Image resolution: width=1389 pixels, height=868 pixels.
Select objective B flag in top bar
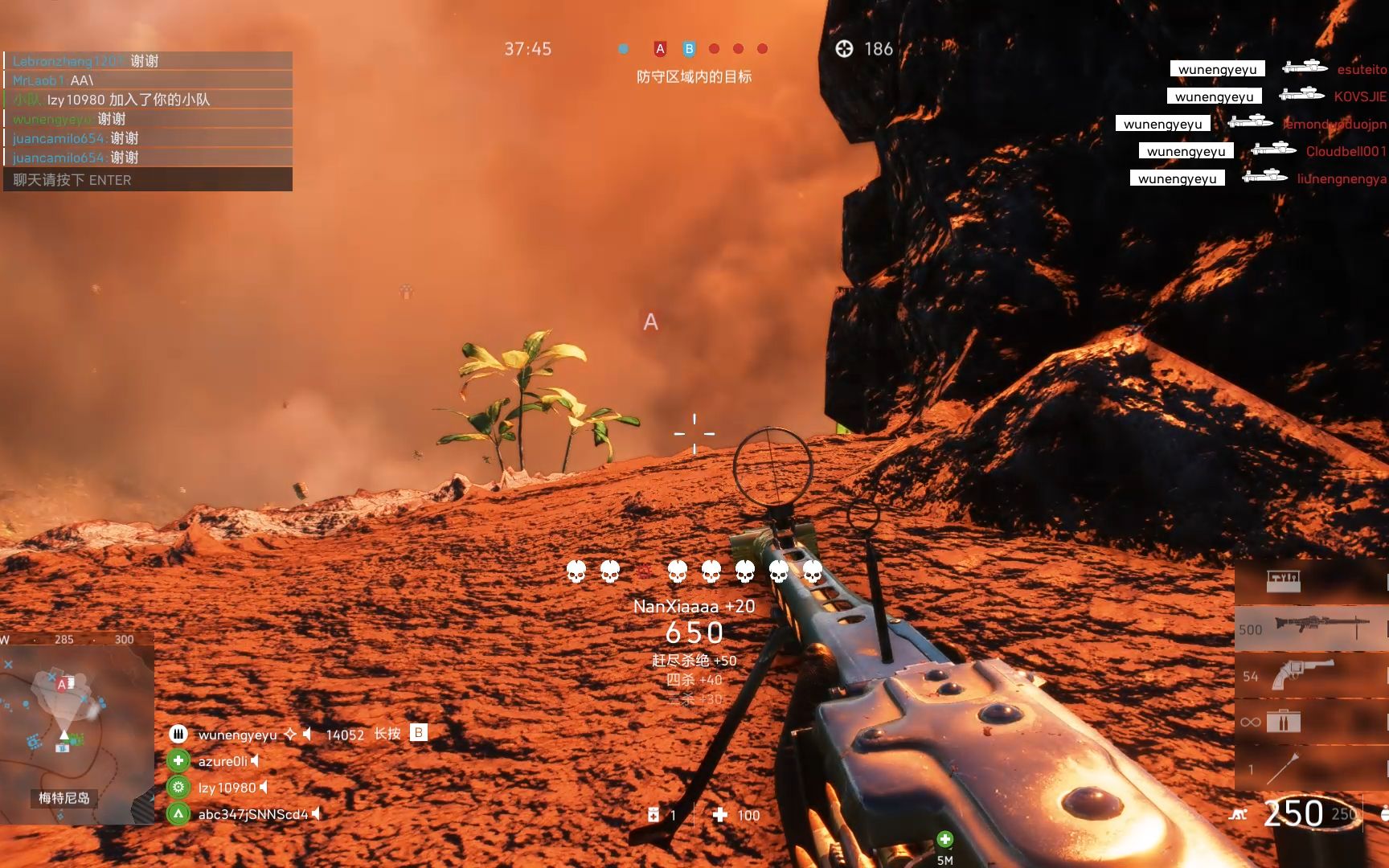(x=689, y=49)
